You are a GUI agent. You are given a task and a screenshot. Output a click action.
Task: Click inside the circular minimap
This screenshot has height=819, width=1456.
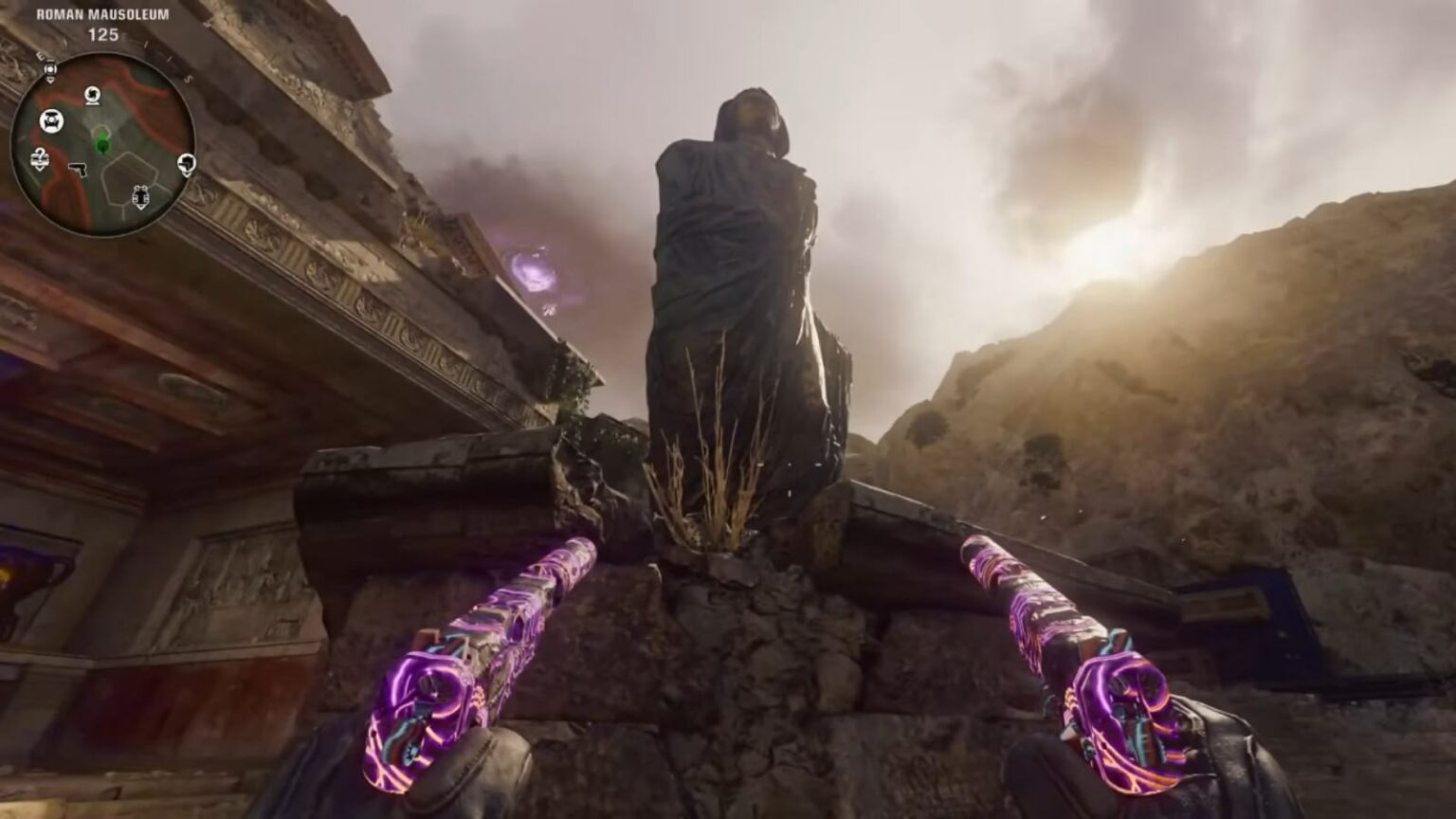[104, 137]
